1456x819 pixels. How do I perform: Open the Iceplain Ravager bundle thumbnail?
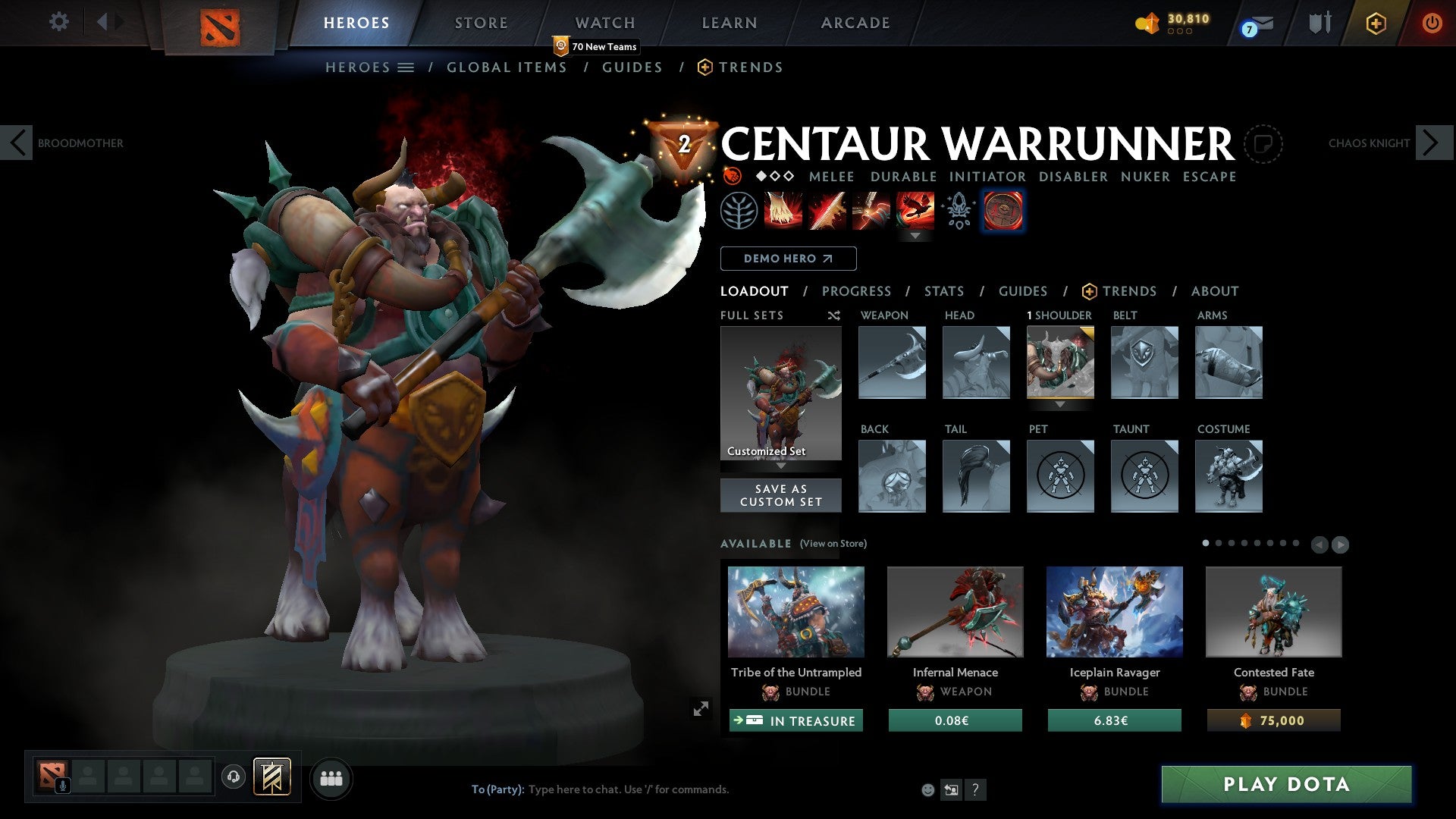click(1113, 611)
